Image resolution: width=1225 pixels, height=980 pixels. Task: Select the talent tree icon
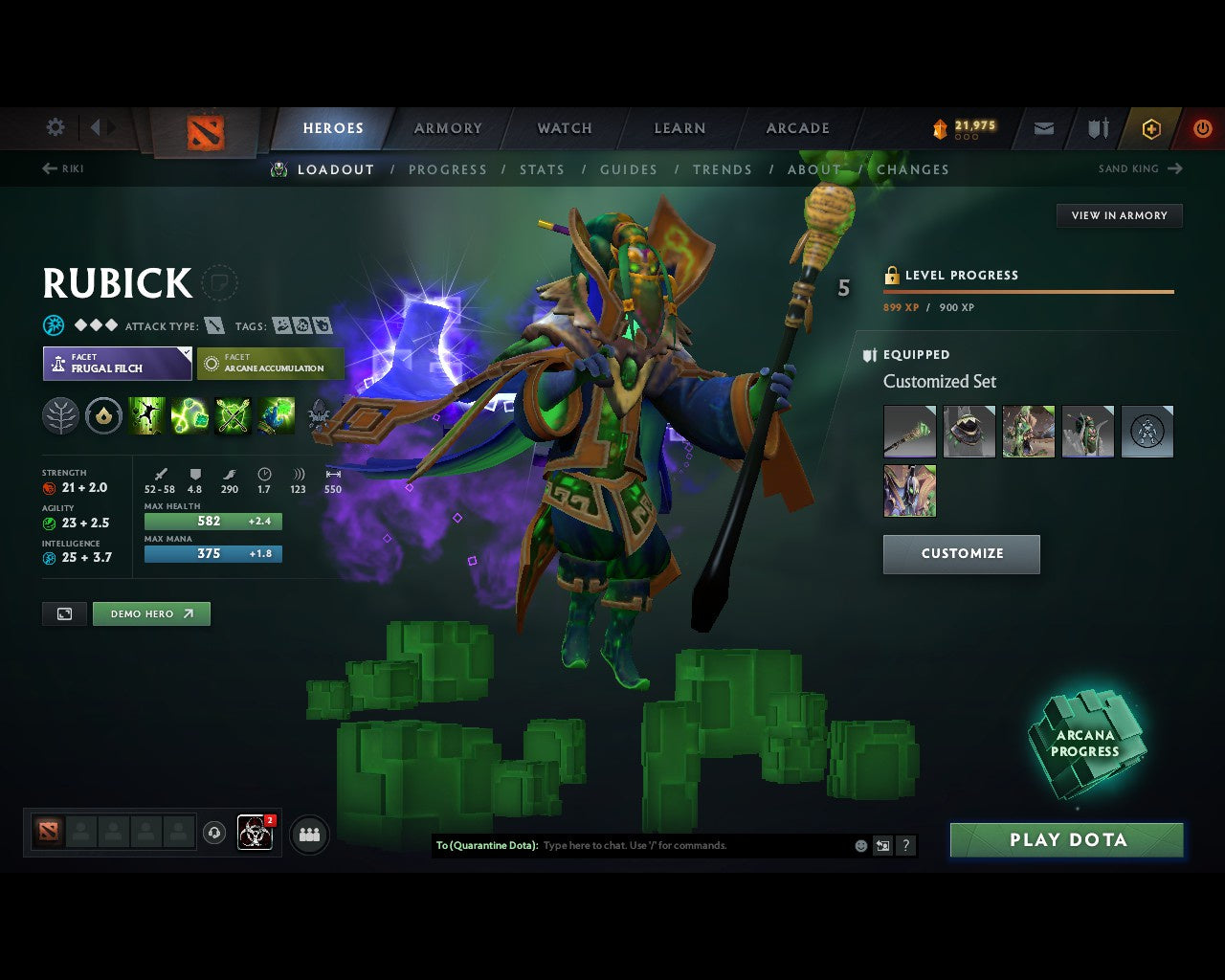click(x=60, y=415)
